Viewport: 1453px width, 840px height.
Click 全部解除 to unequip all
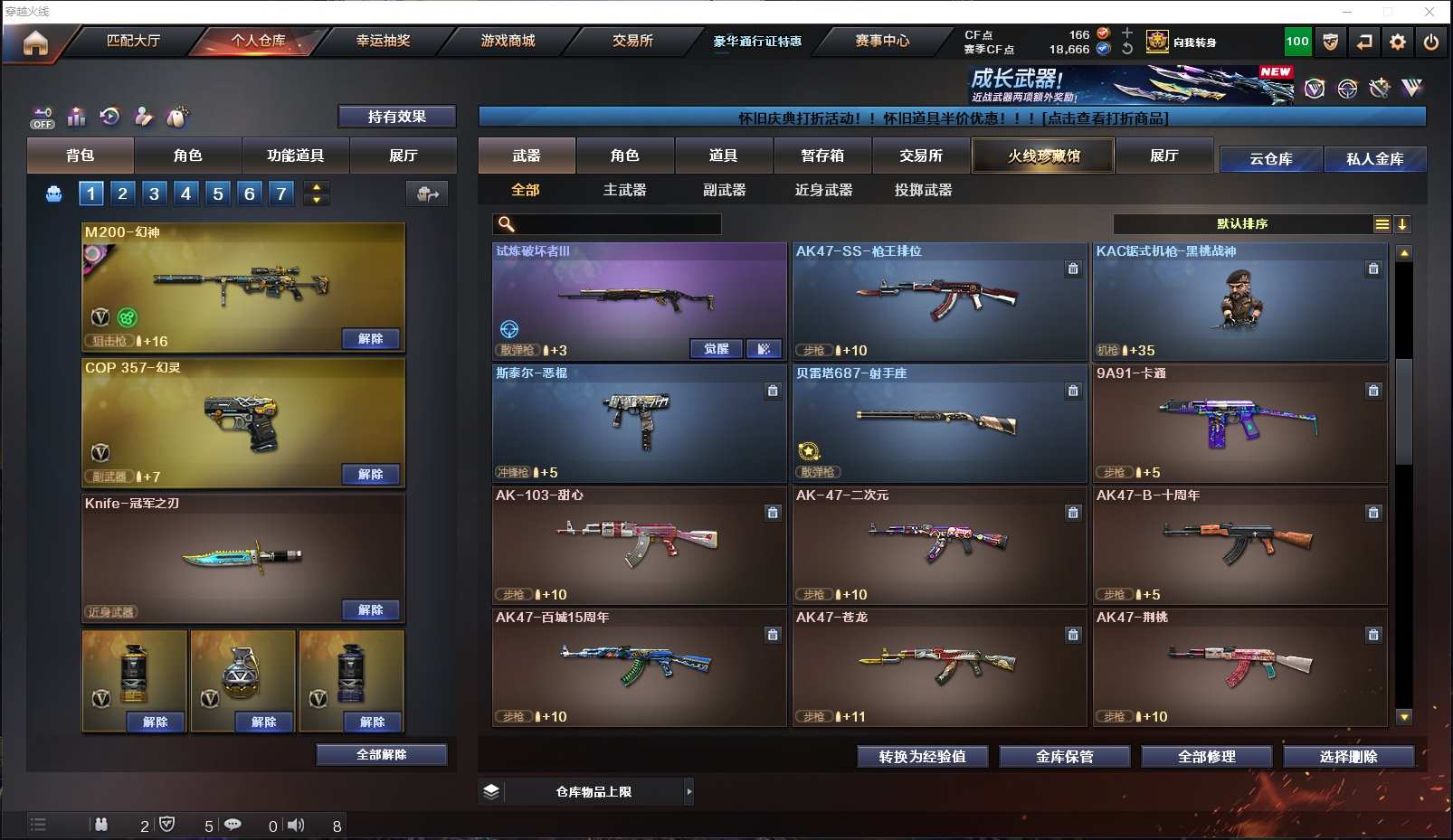tap(381, 754)
